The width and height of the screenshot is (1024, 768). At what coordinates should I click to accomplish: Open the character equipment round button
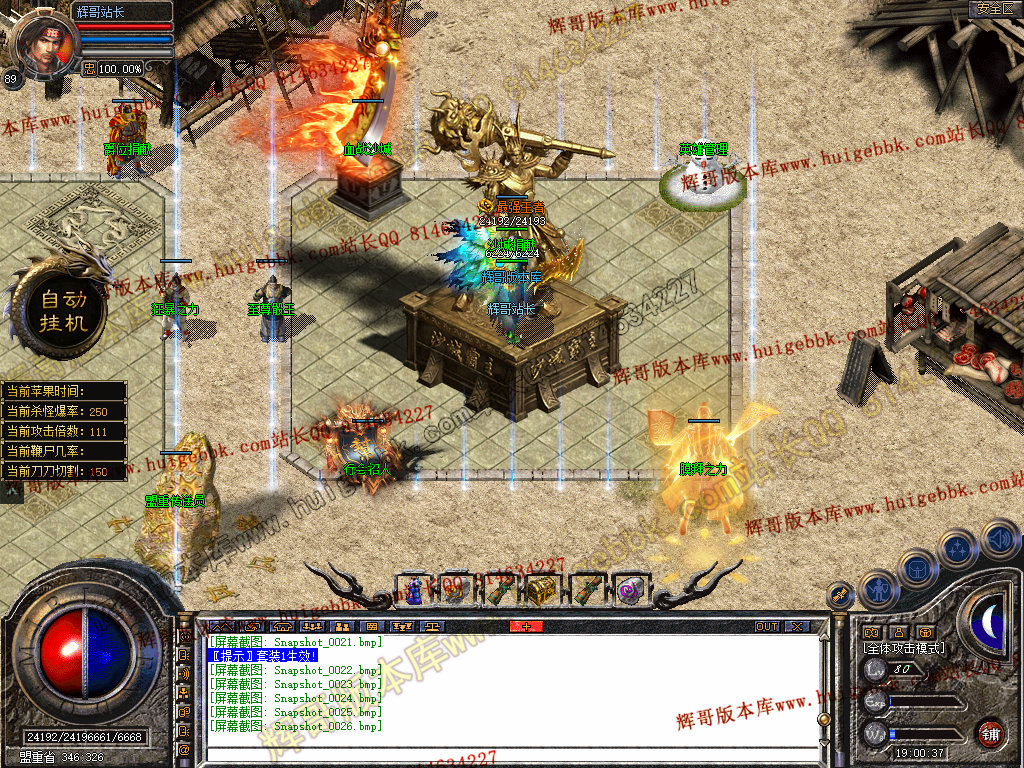[x=877, y=588]
